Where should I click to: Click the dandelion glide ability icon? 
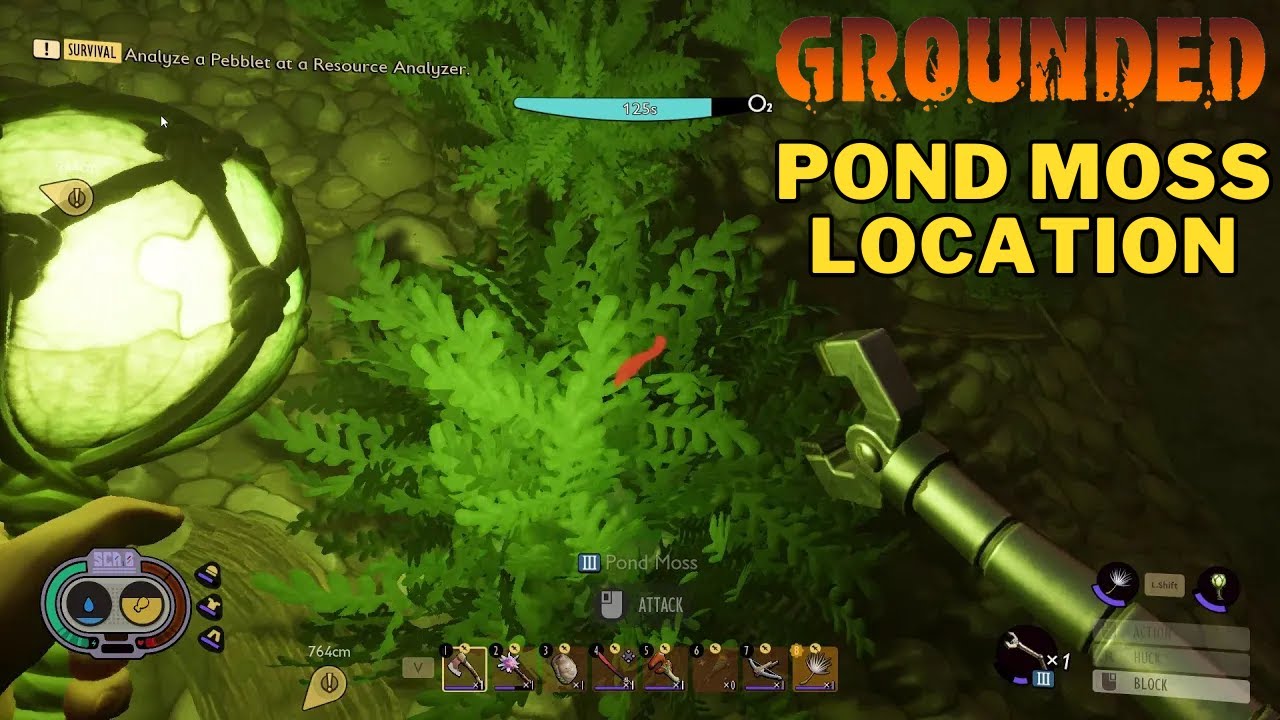click(x=1117, y=583)
